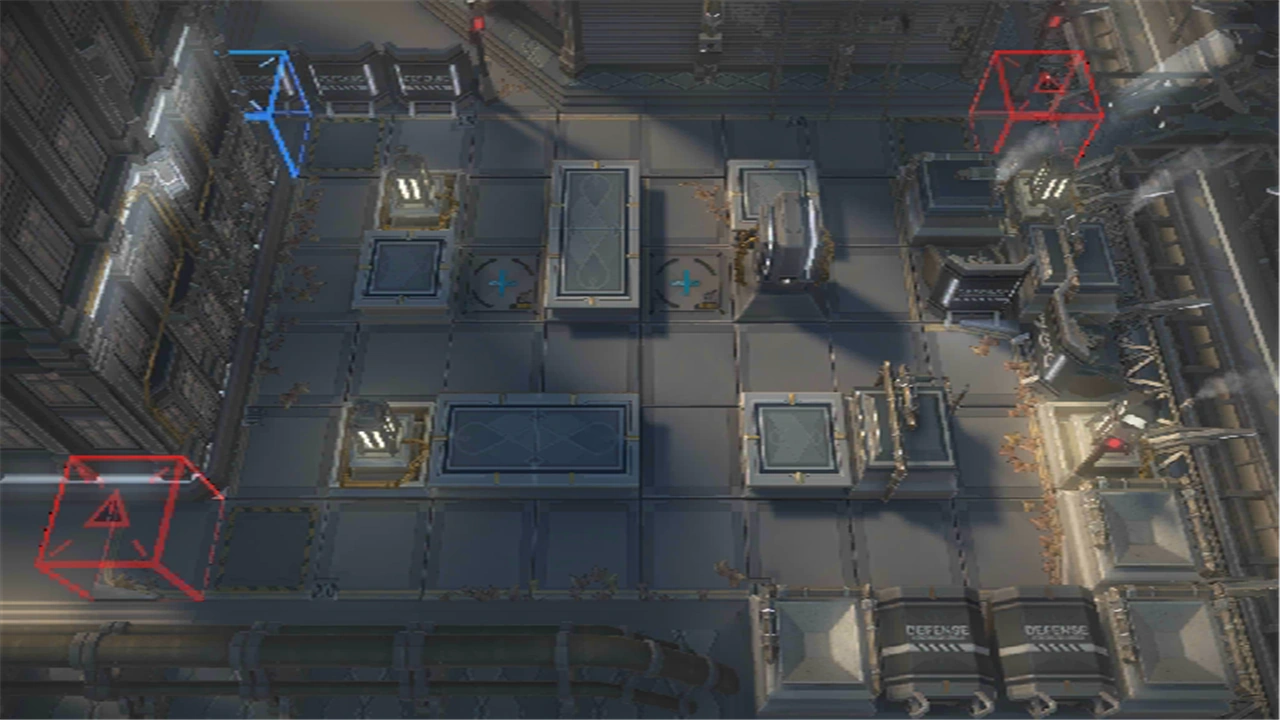Click the left cyan plus build marker

click(502, 283)
